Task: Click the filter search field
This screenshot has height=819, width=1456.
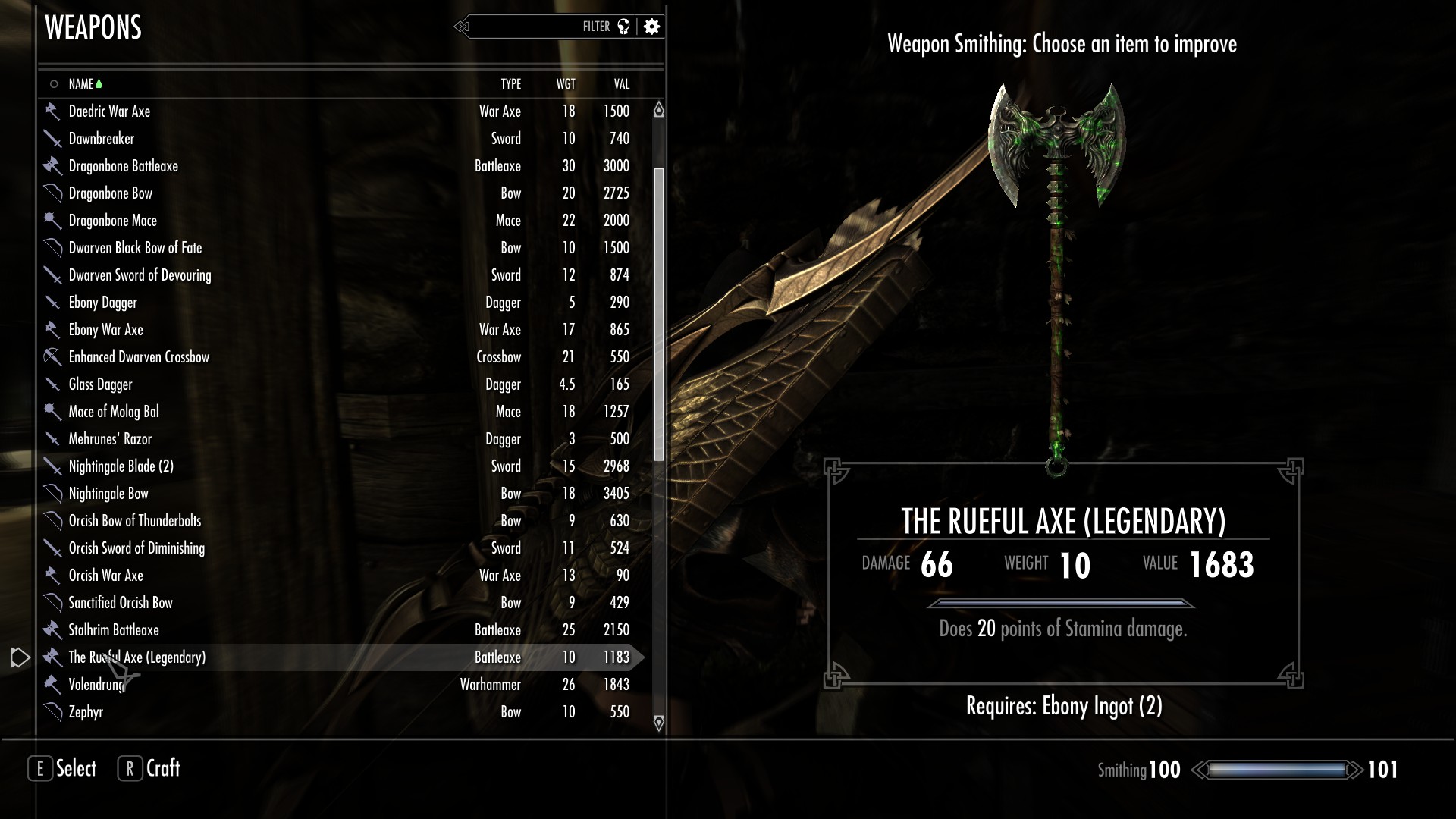Action: [531, 27]
